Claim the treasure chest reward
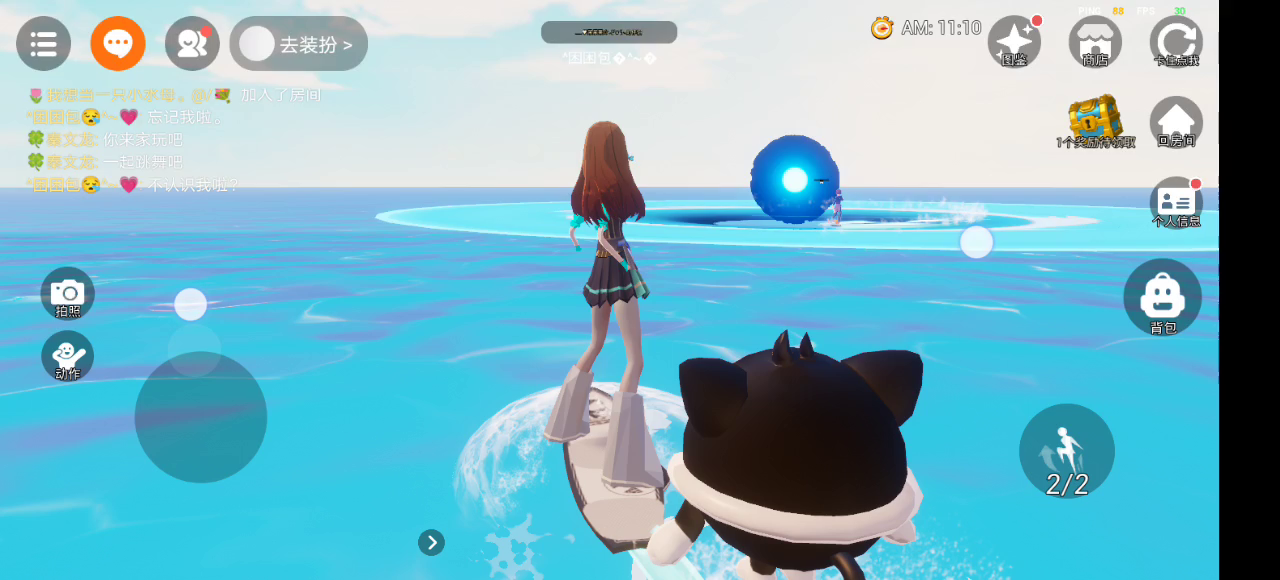The width and height of the screenshot is (1280, 580). [1095, 122]
